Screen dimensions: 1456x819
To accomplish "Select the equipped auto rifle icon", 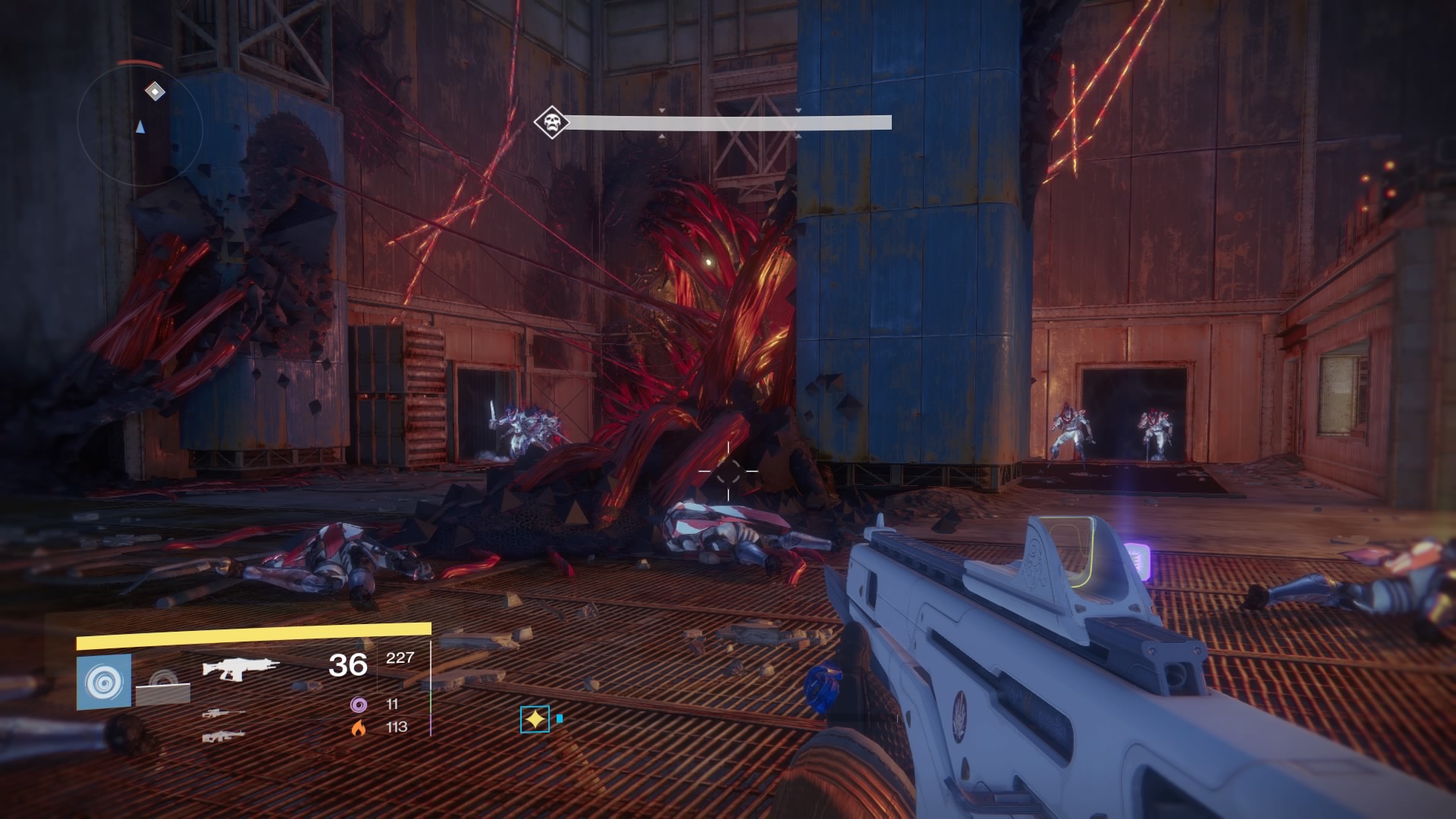I will [240, 668].
